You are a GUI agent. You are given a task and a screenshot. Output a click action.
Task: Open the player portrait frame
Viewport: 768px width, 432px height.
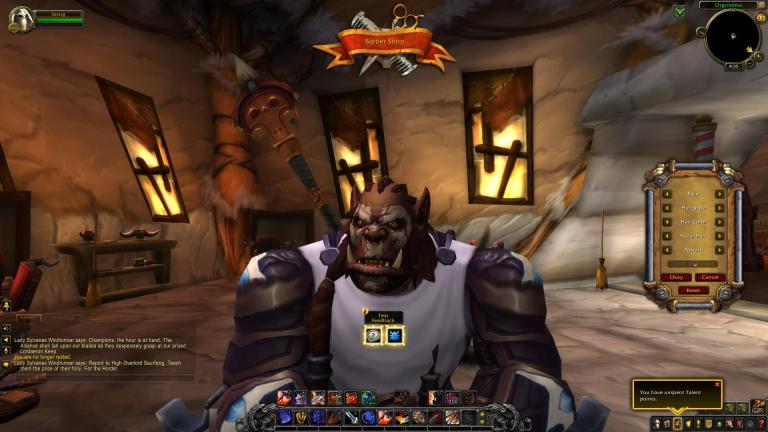[19, 18]
